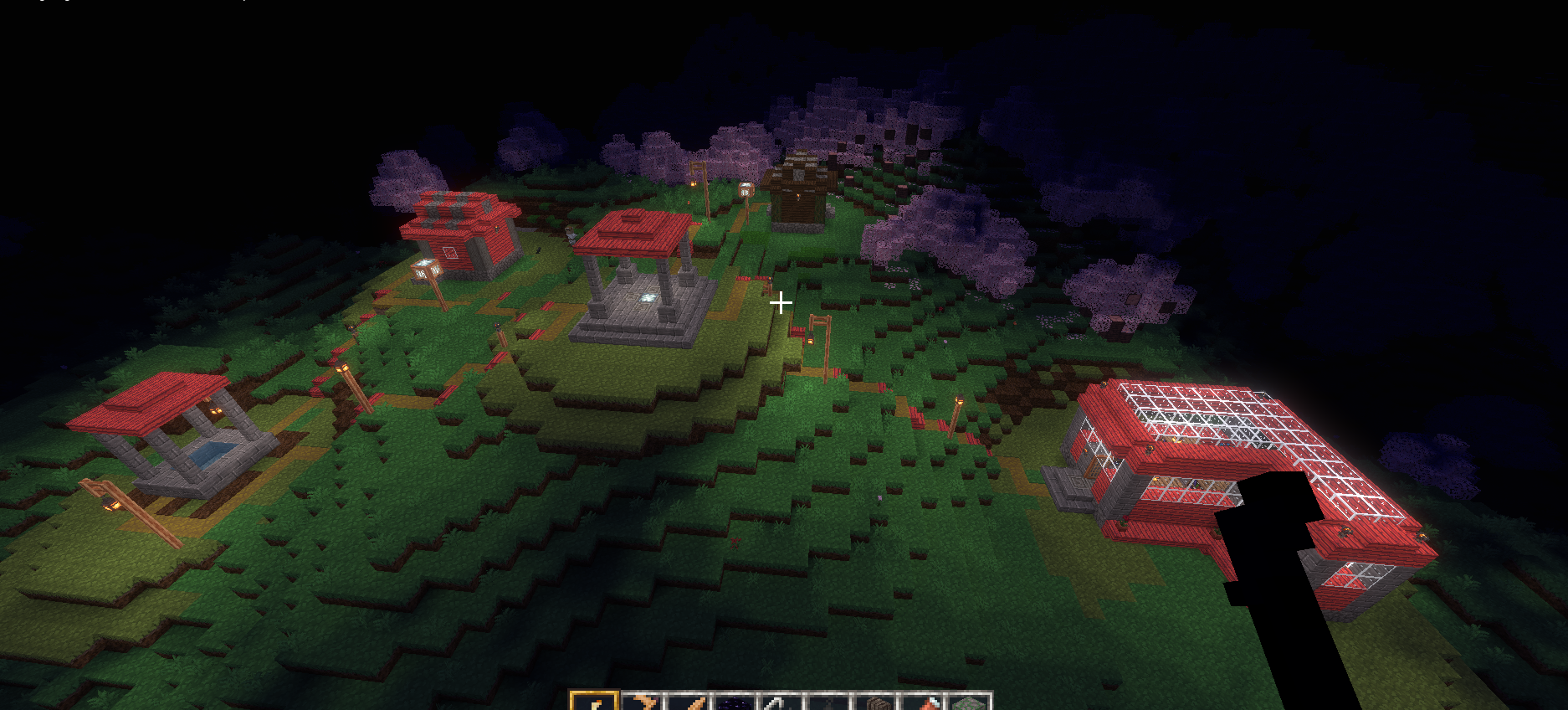
Task: Select the highlighted first hotbar slot
Action: [x=594, y=702]
